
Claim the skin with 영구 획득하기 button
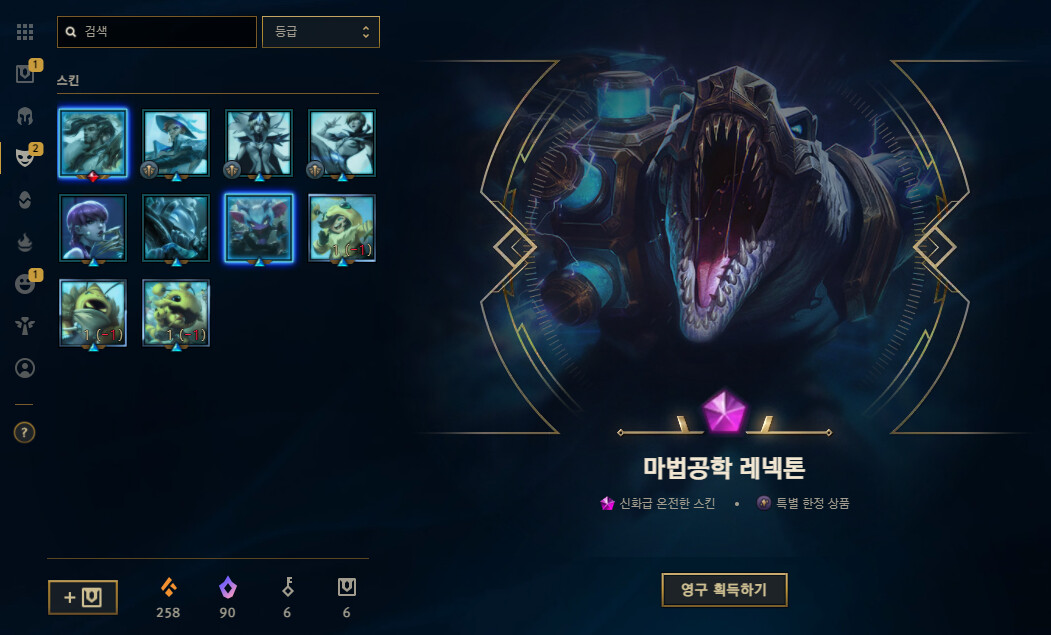[x=724, y=590]
